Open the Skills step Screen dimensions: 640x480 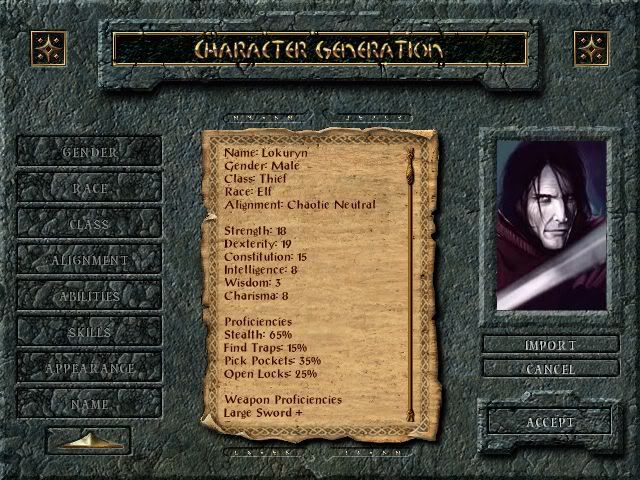[x=90, y=332]
